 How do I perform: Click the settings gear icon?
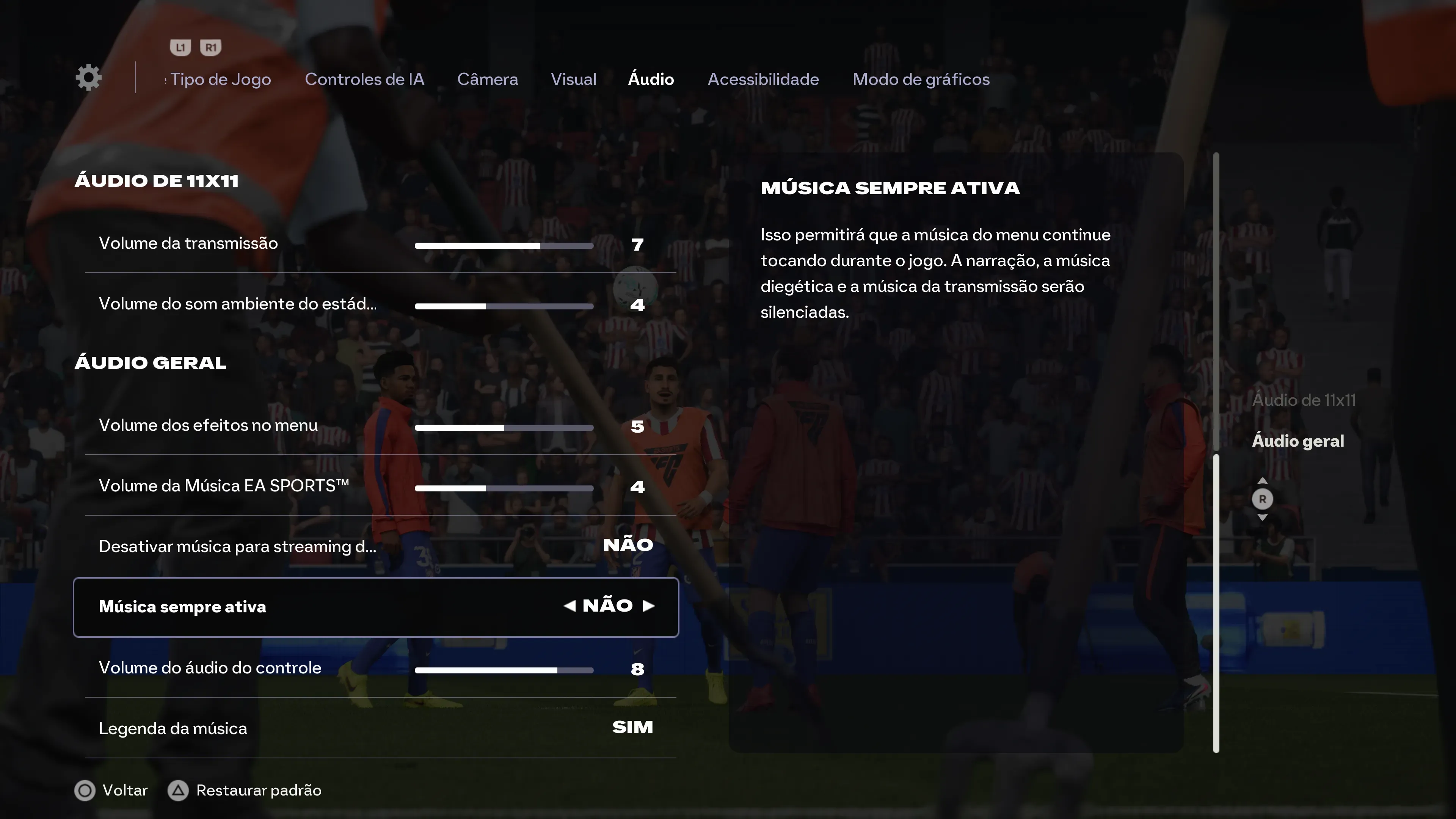point(89,77)
